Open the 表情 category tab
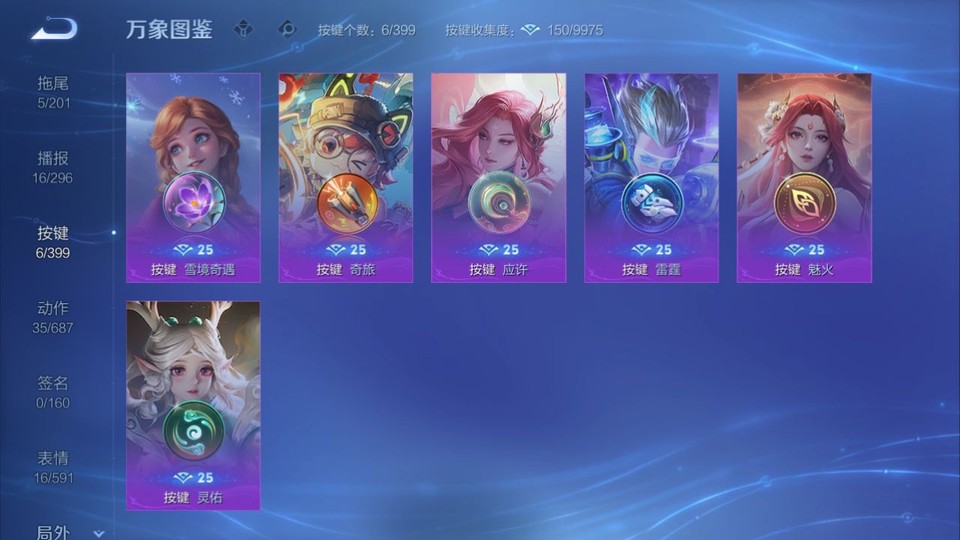960x540 pixels. click(54, 467)
